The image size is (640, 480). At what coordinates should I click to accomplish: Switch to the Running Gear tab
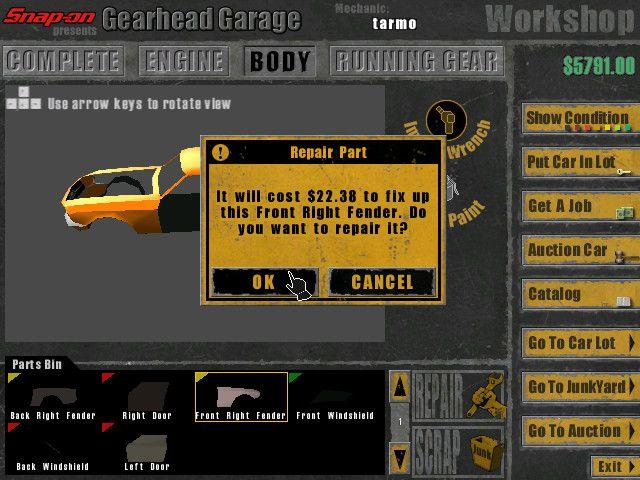pyautogui.click(x=416, y=61)
